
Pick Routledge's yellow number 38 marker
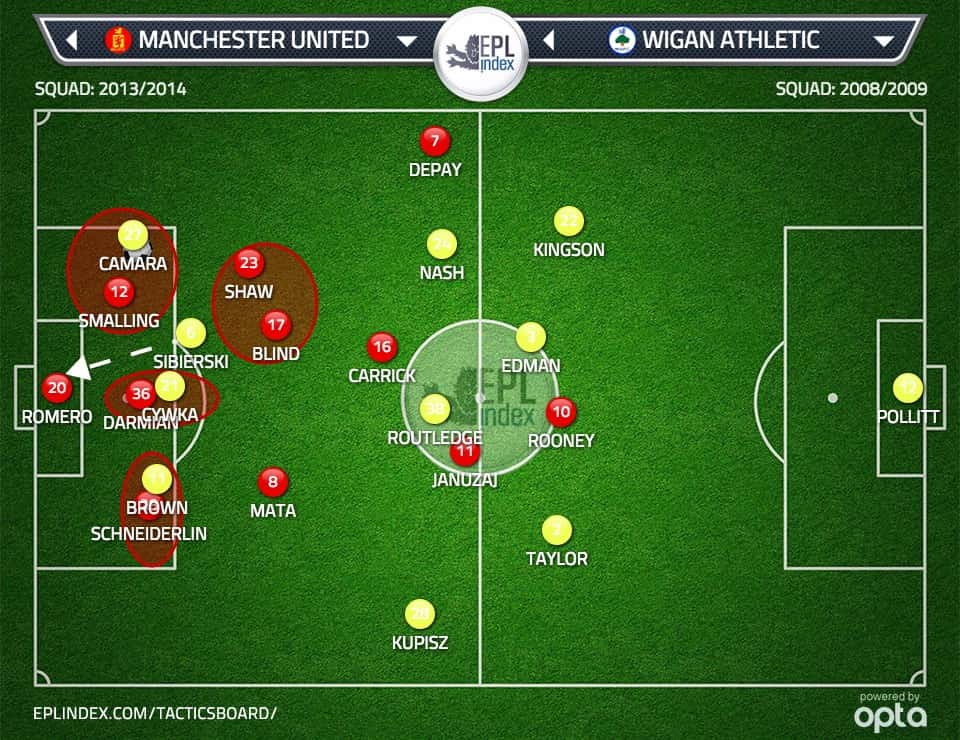point(435,408)
